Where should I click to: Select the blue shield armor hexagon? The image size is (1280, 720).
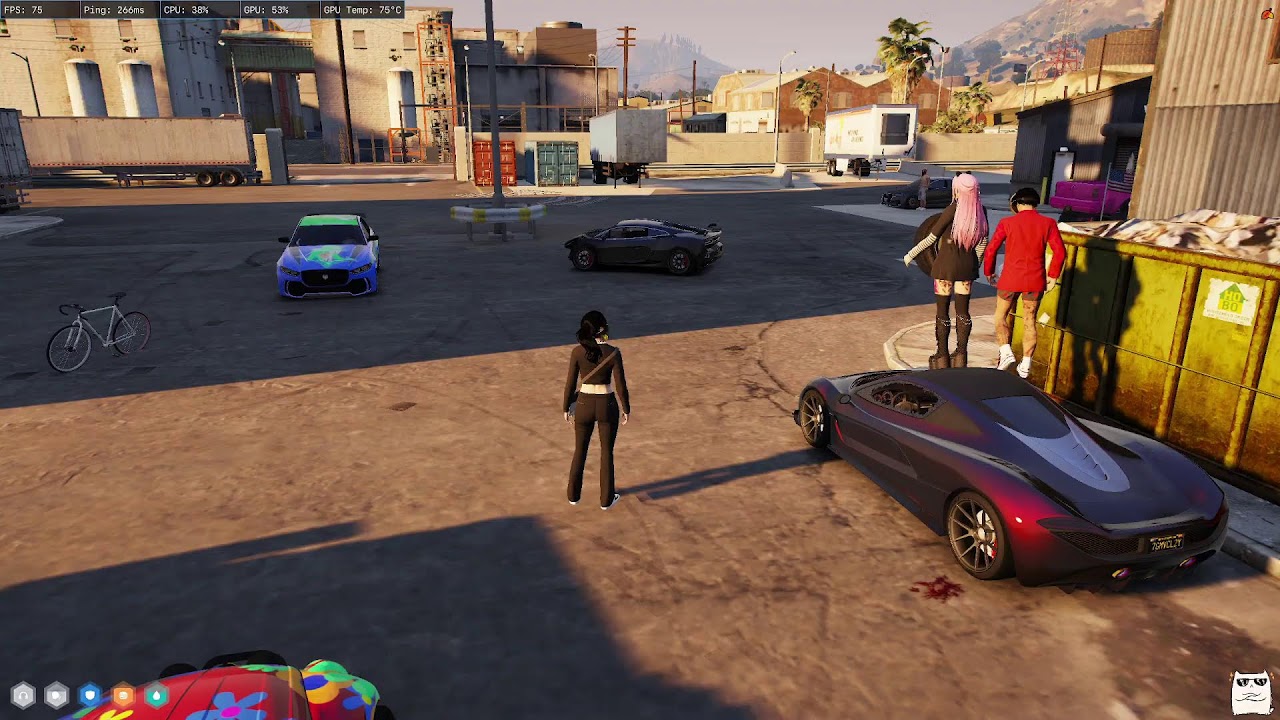point(90,694)
